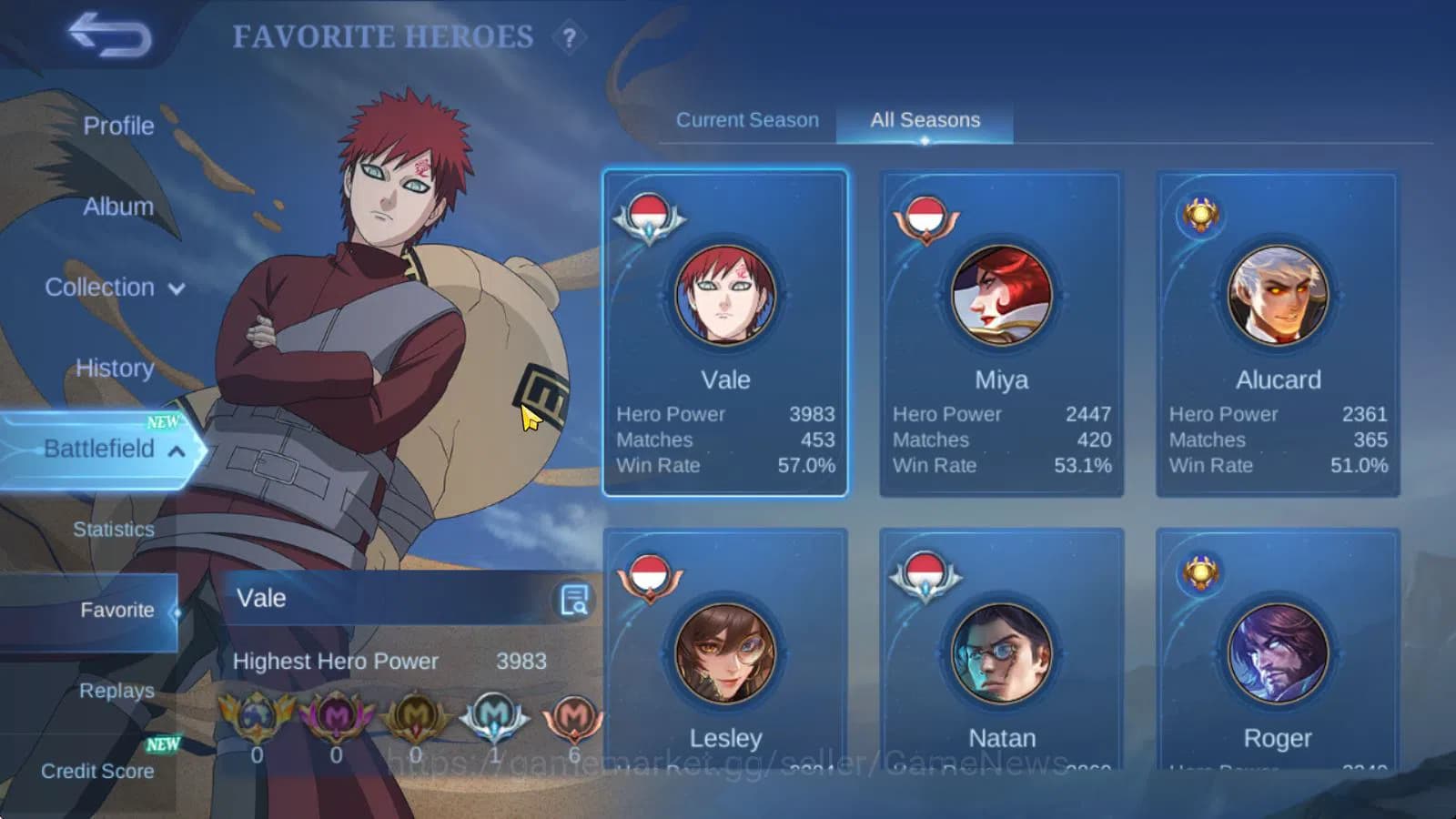Click the hero detail search icon beside Vale

click(x=574, y=599)
